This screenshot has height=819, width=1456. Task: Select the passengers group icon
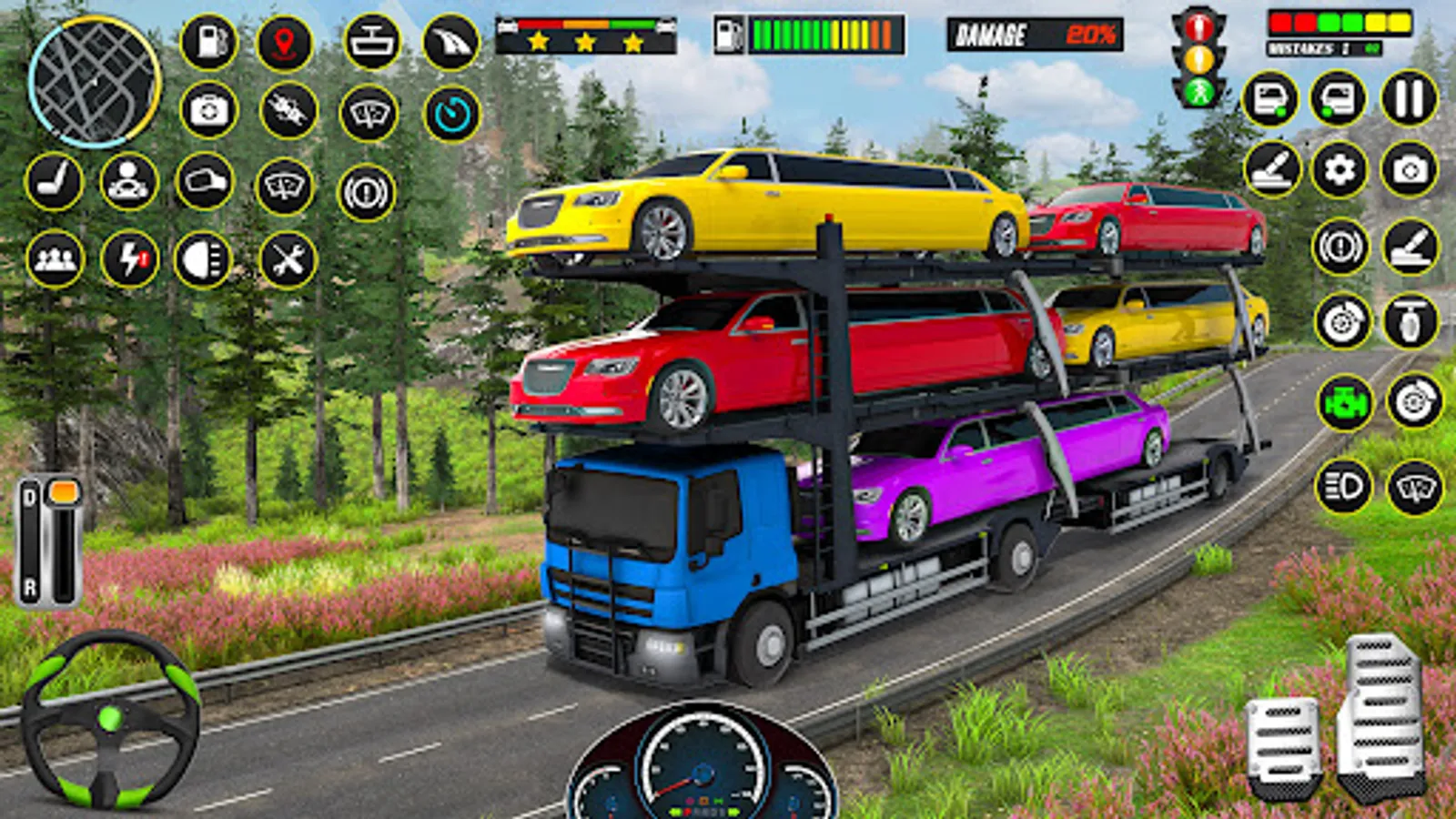point(55,259)
